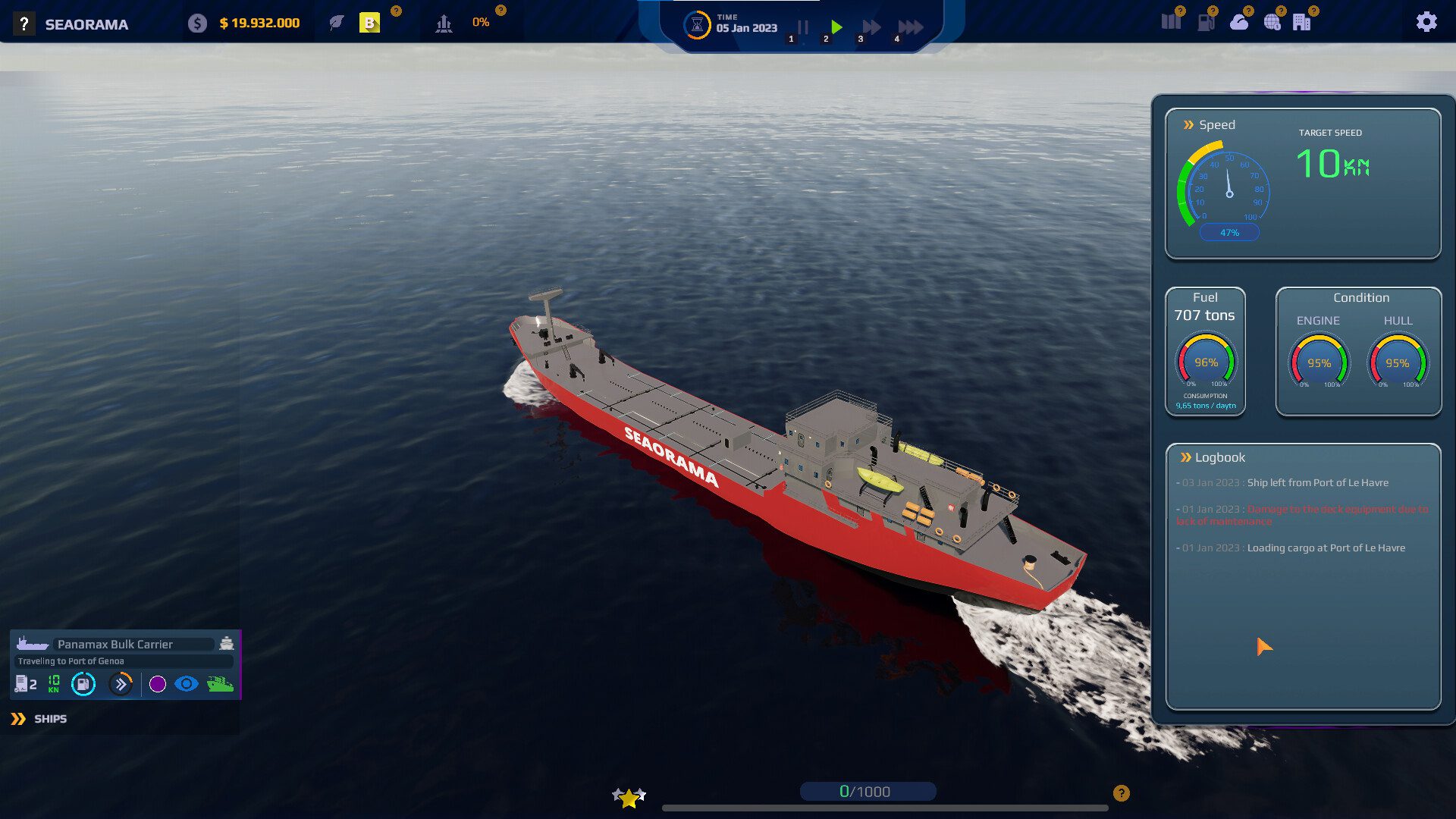Viewport: 1456px width, 819px height.
Task: Open the ship's contracts document icon
Action: [x=21, y=685]
